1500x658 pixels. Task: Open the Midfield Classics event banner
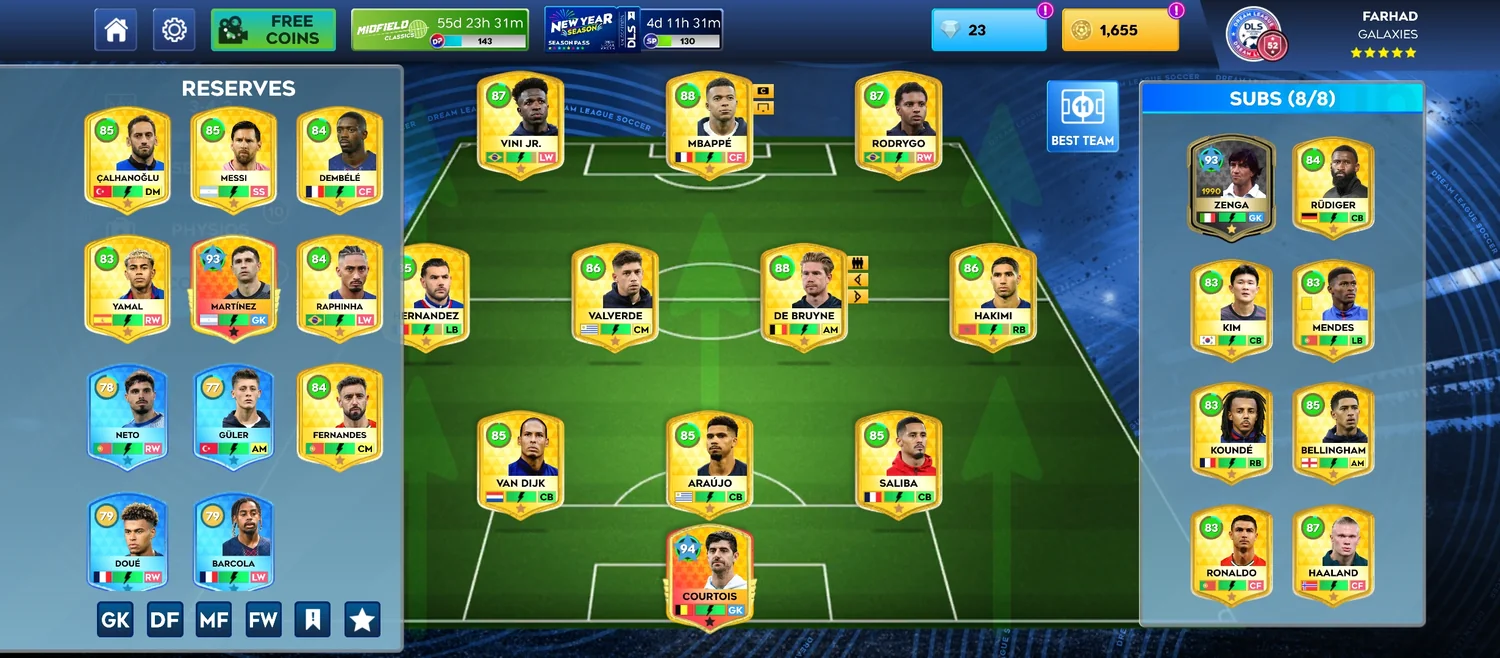coord(440,30)
